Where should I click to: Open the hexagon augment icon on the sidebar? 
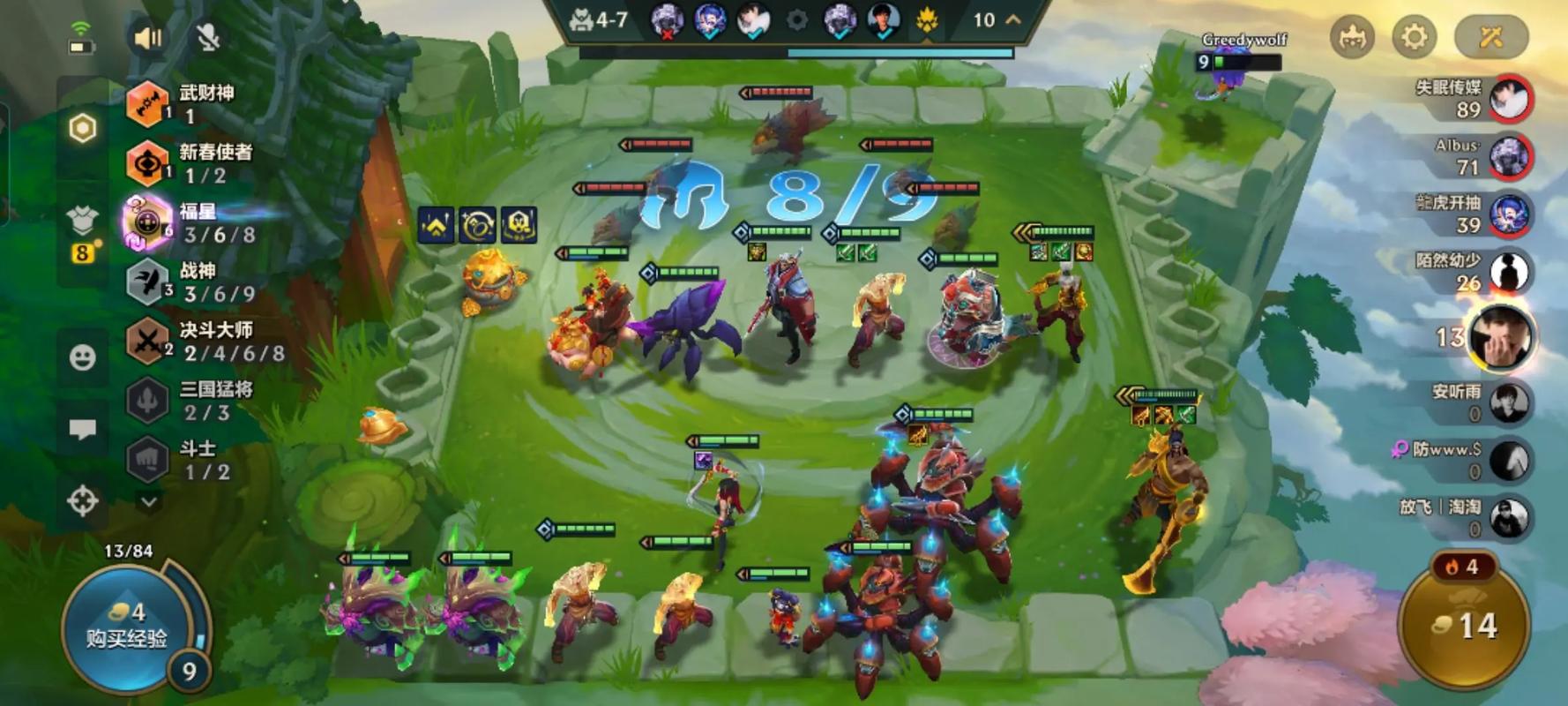click(83, 129)
